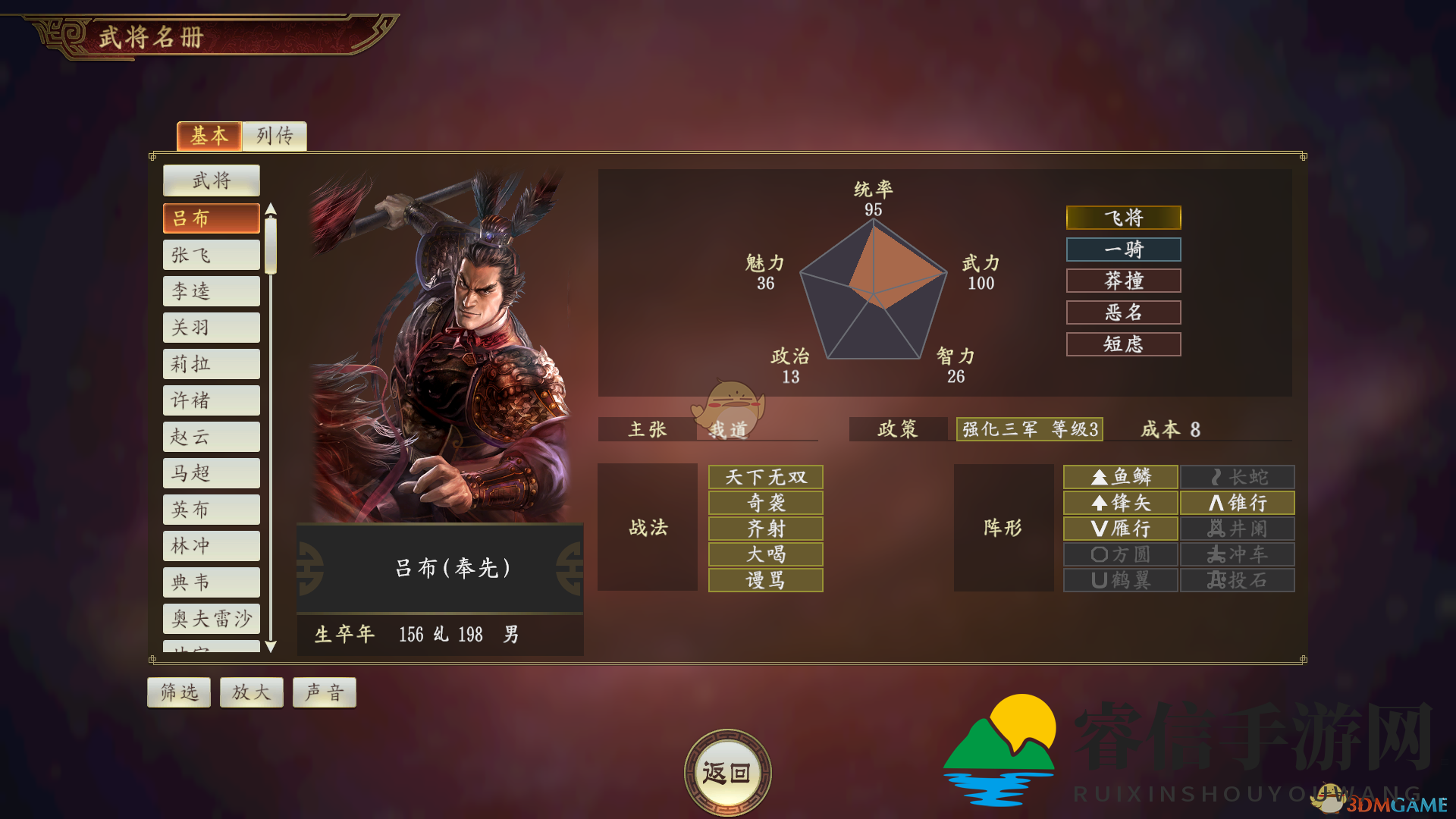
Task: Select the 锥行 formation icon
Action: (1237, 502)
